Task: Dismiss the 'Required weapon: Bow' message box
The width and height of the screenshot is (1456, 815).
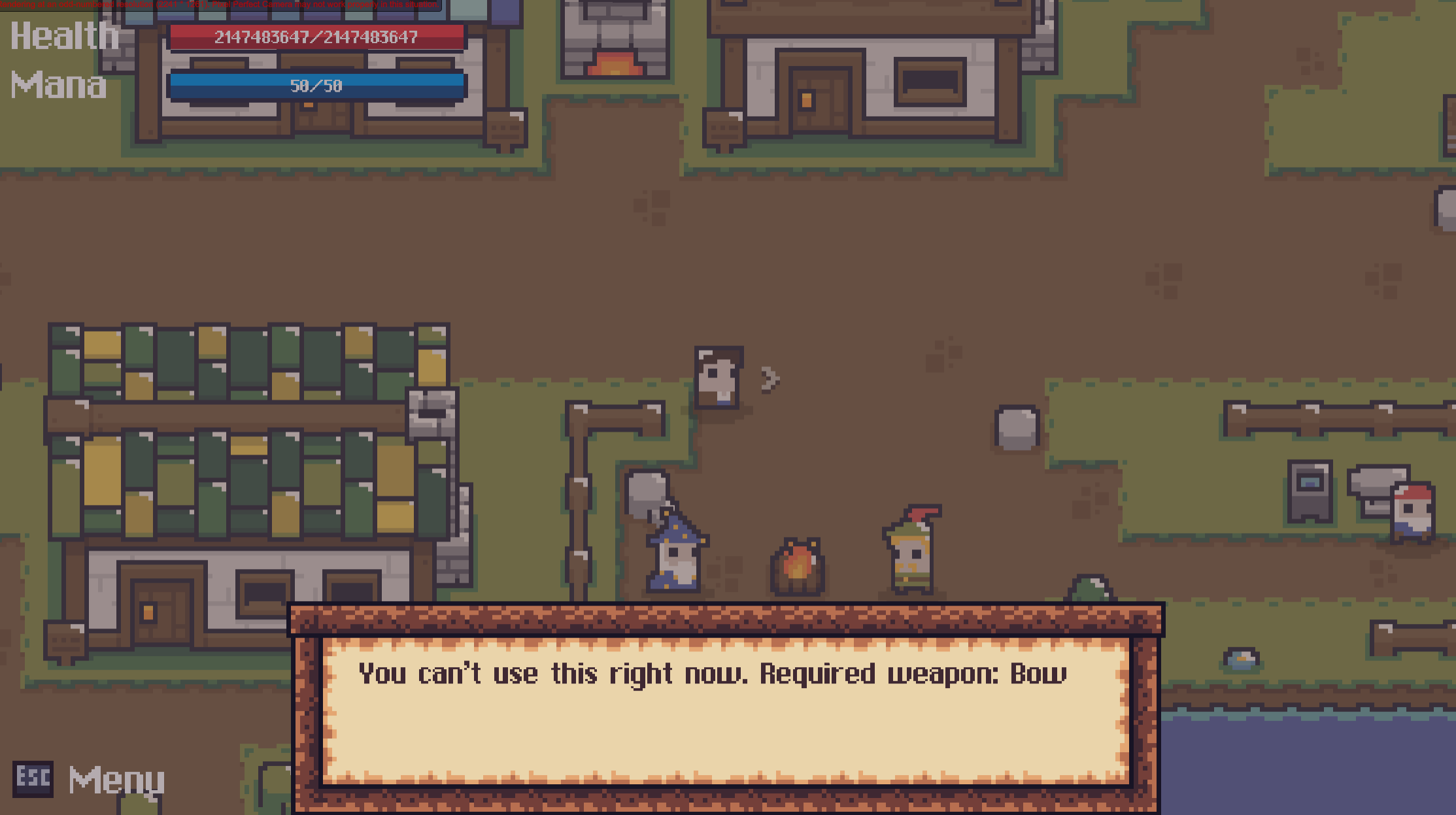Action: point(725,709)
